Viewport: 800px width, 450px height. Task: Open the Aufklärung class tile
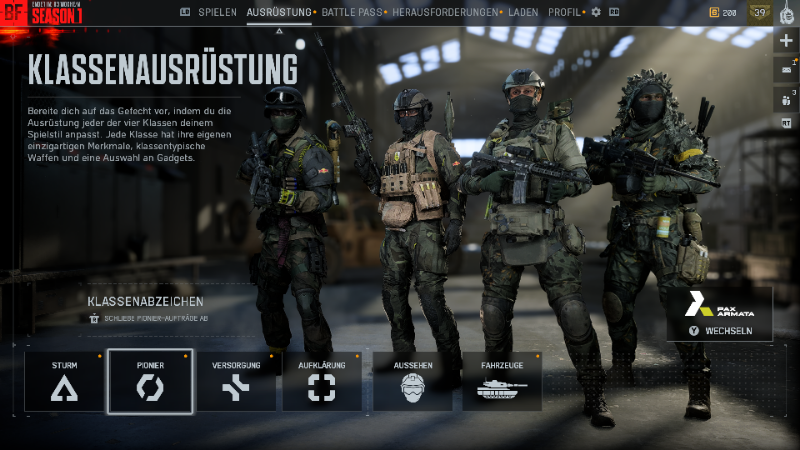[322, 381]
